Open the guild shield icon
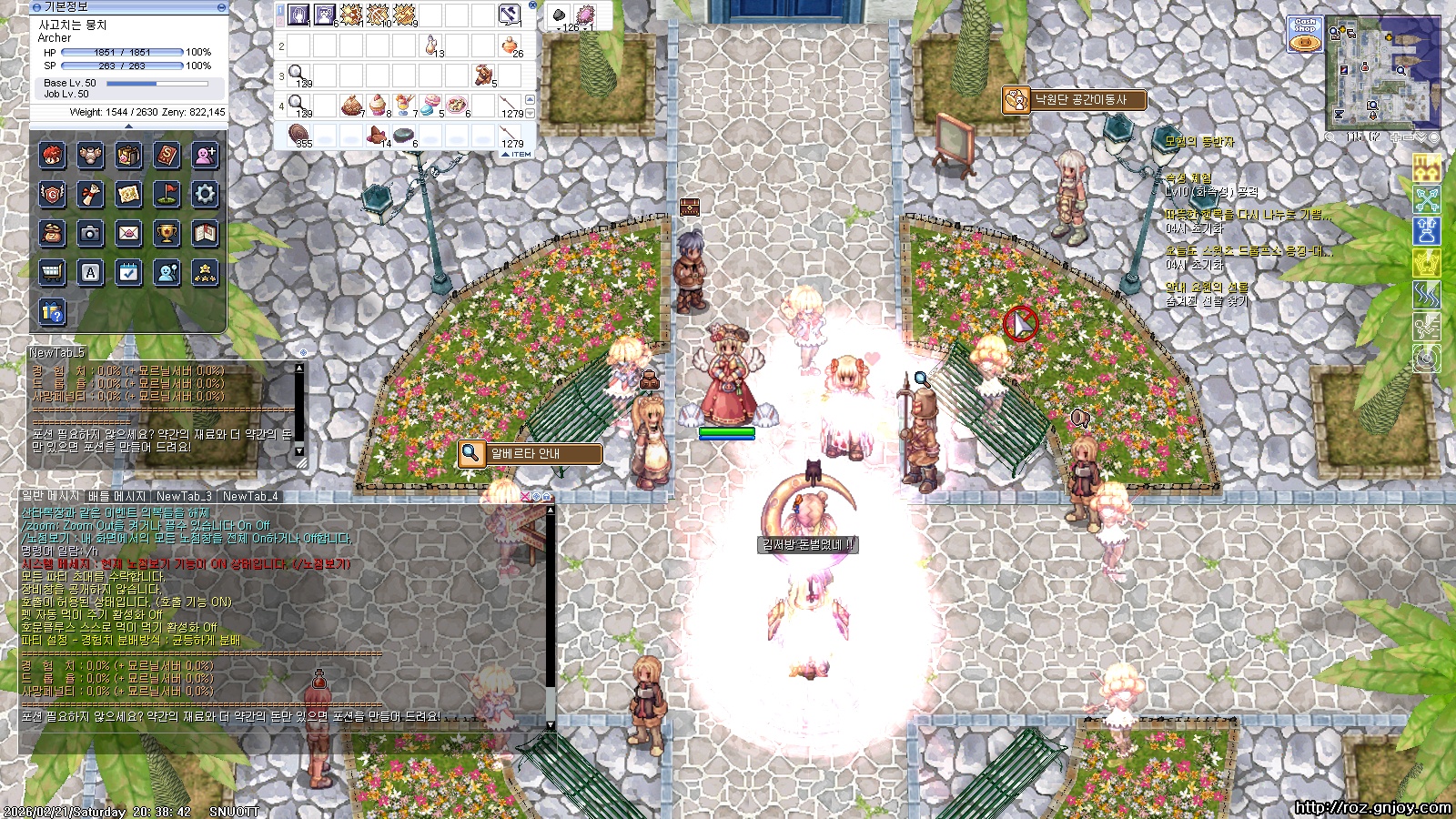Image resolution: width=1456 pixels, height=819 pixels. pos(52,194)
